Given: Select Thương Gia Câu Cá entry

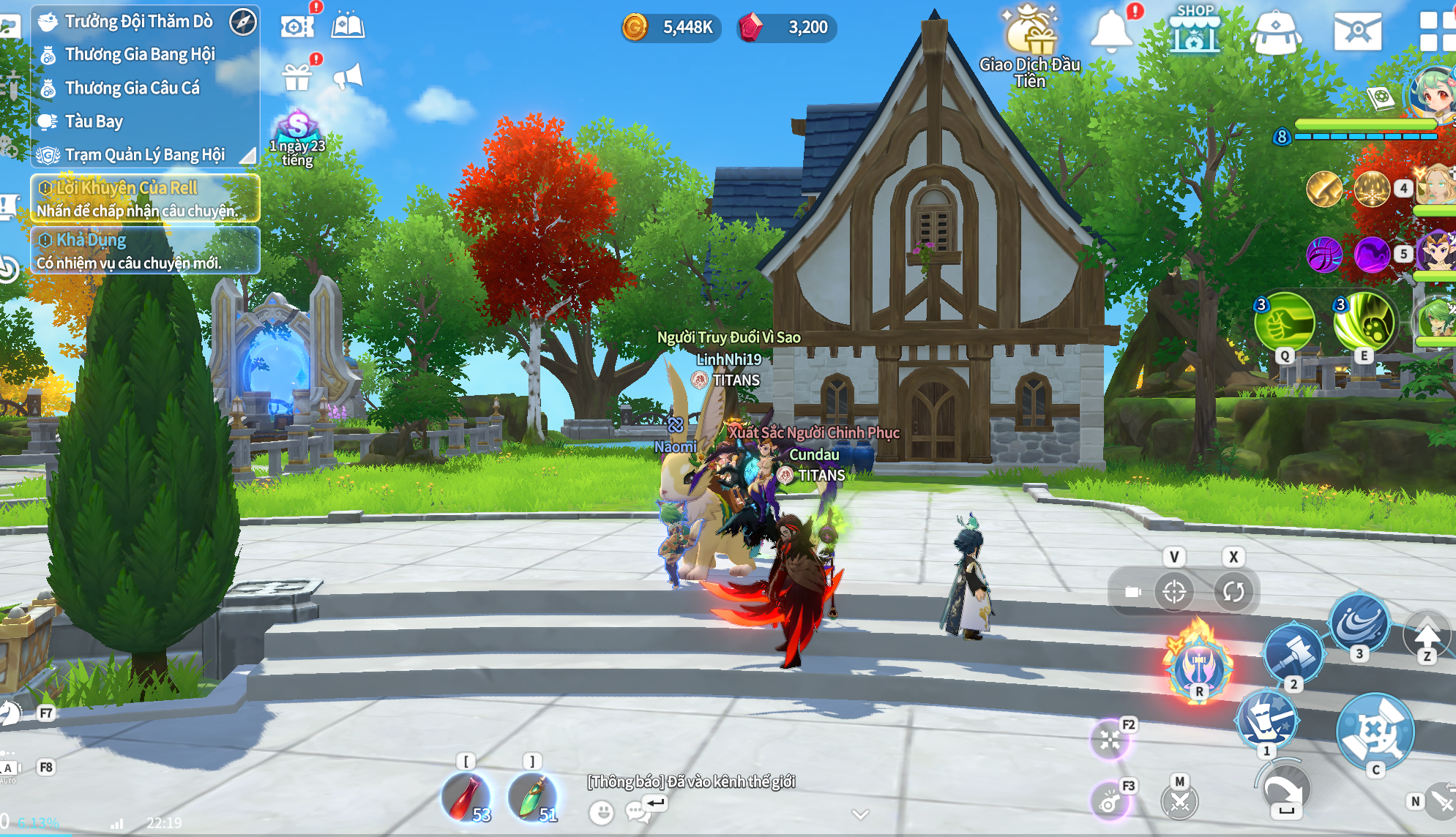Looking at the screenshot, I should 132,88.
